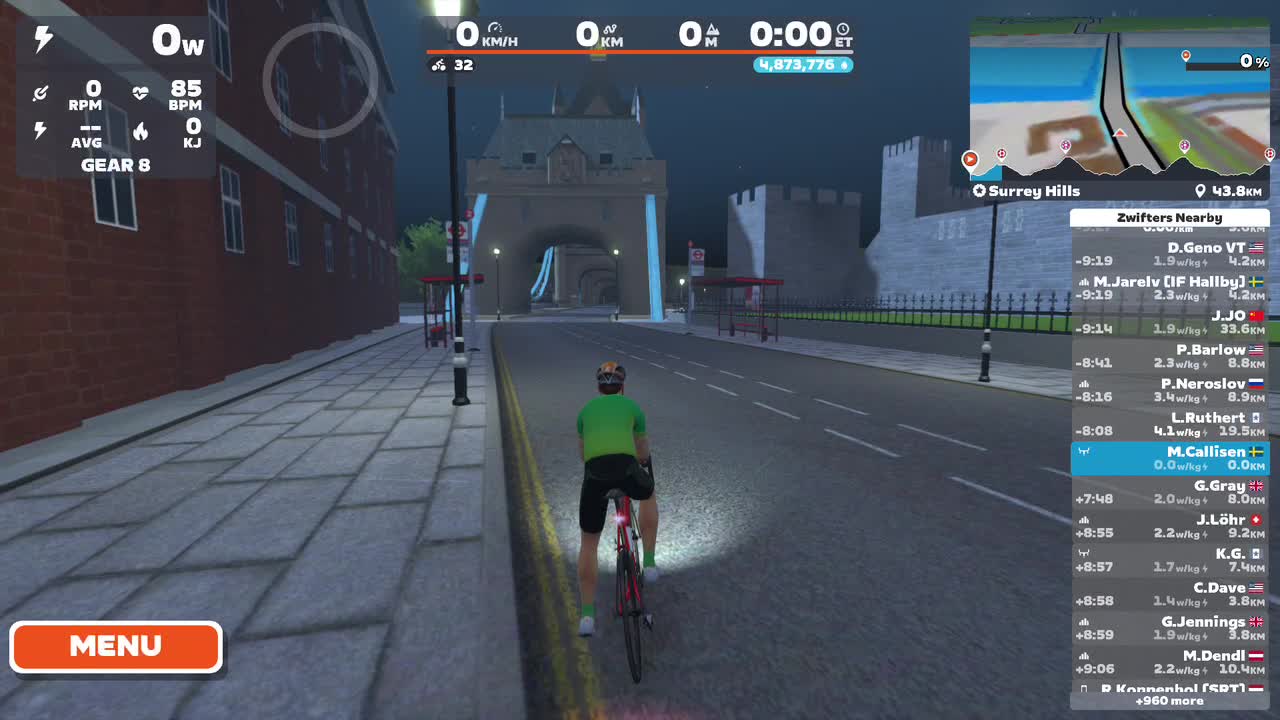Open the MENU button

point(116,646)
